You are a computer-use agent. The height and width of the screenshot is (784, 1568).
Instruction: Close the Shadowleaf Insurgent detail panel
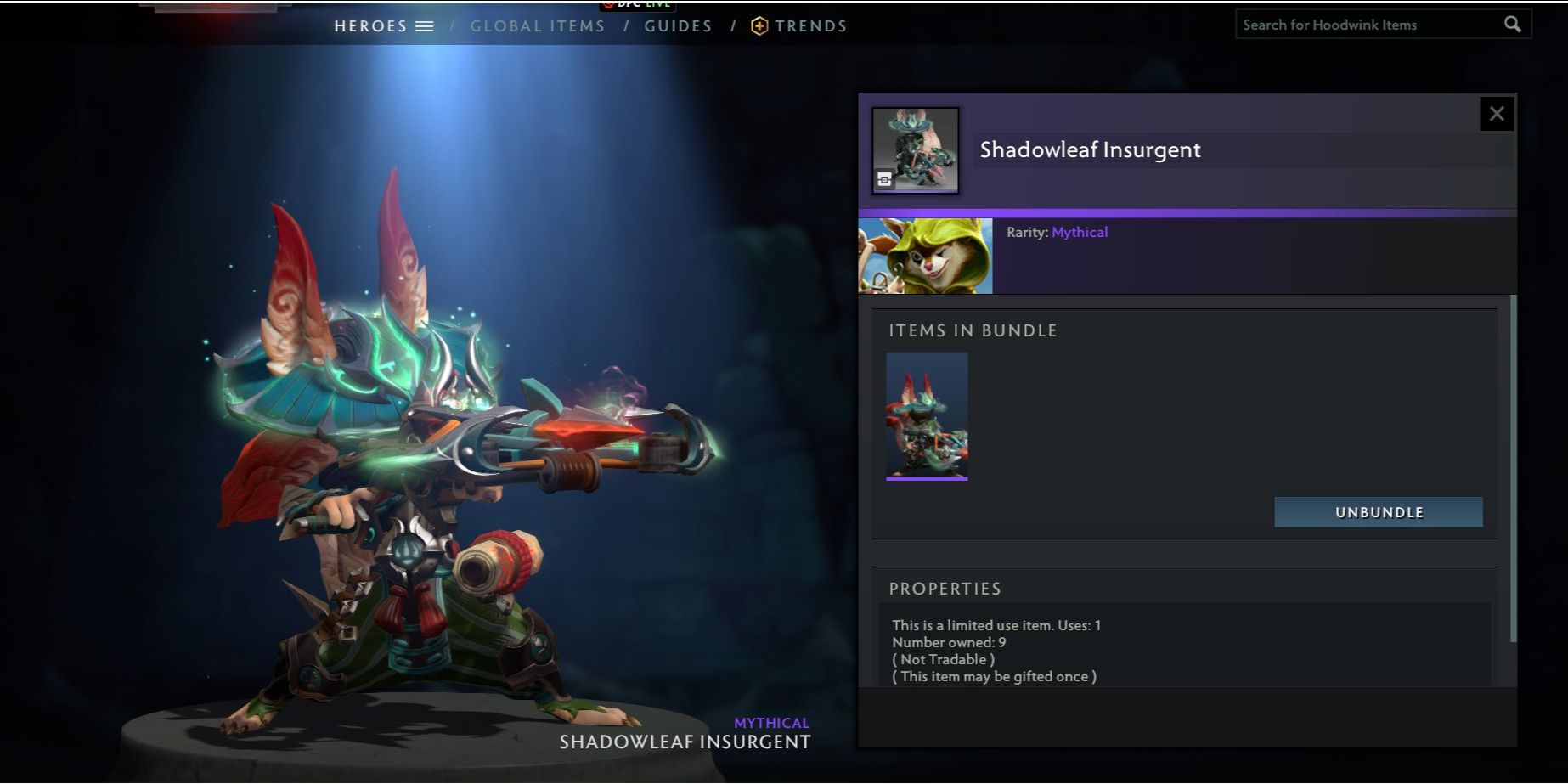[x=1497, y=113]
